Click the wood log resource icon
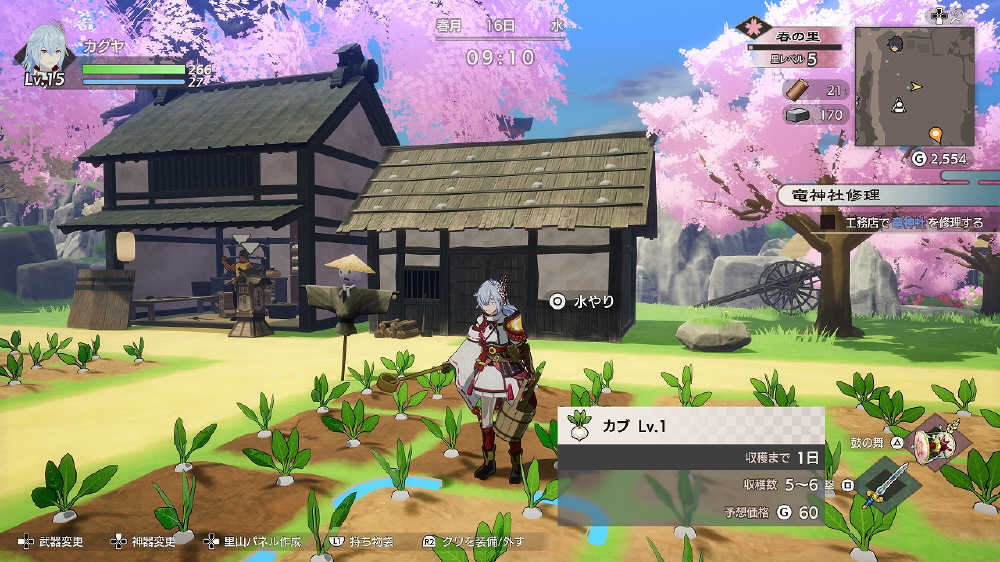The height and width of the screenshot is (562, 1000). [x=795, y=90]
